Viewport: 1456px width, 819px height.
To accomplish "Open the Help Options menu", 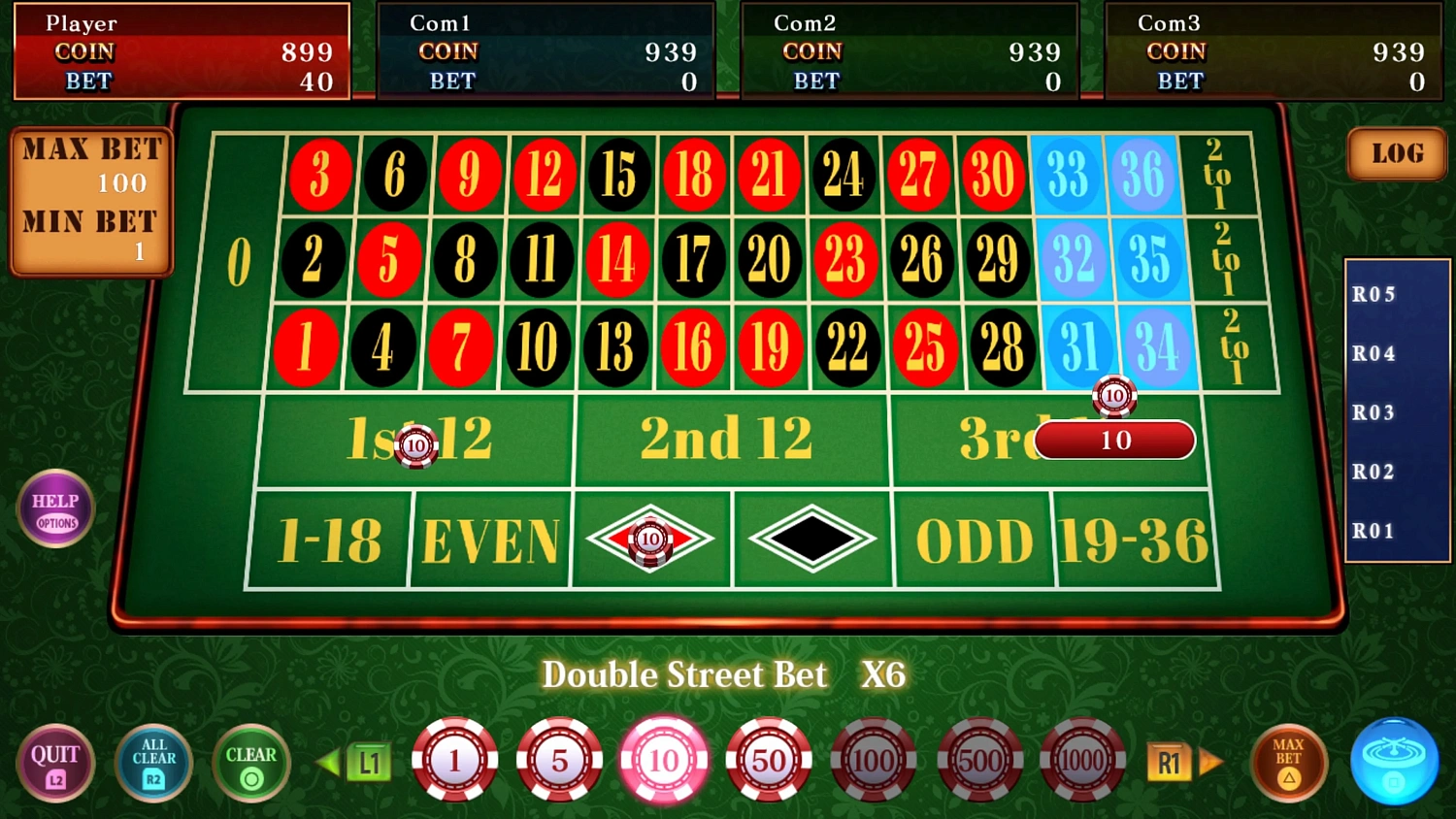I will click(54, 508).
